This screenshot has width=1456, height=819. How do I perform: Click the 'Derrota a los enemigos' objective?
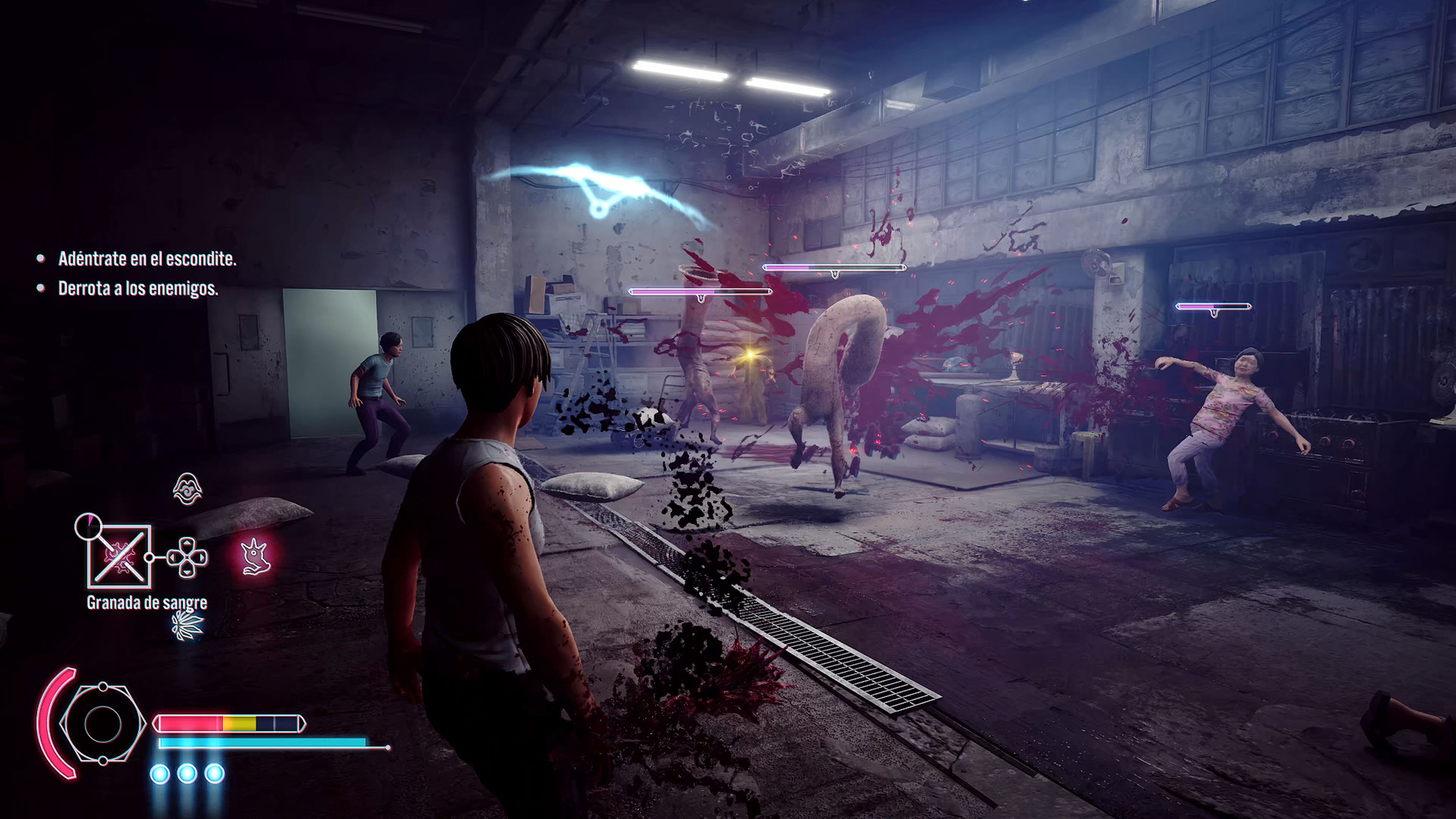(138, 289)
